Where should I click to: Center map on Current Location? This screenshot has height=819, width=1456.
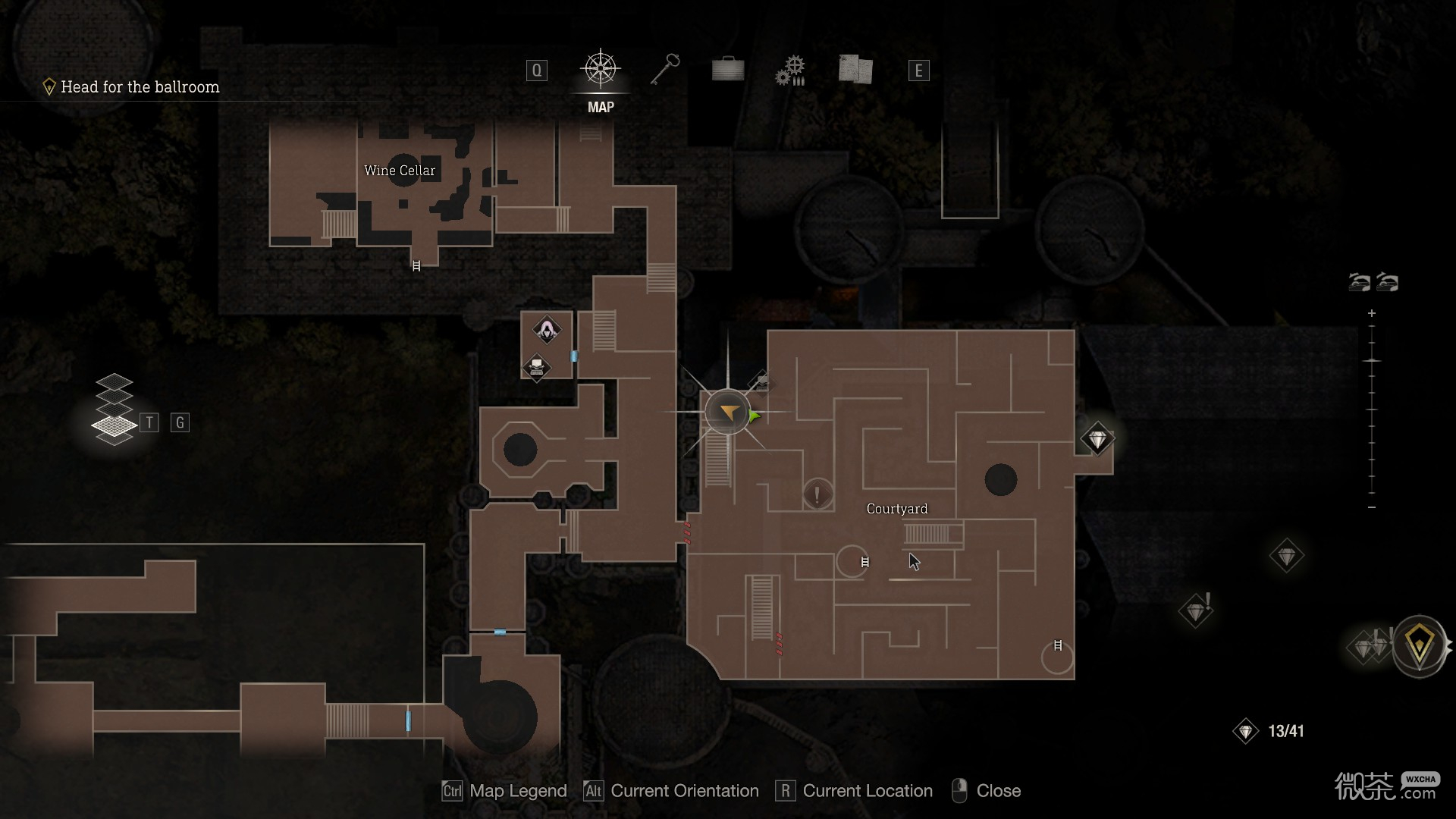[854, 791]
